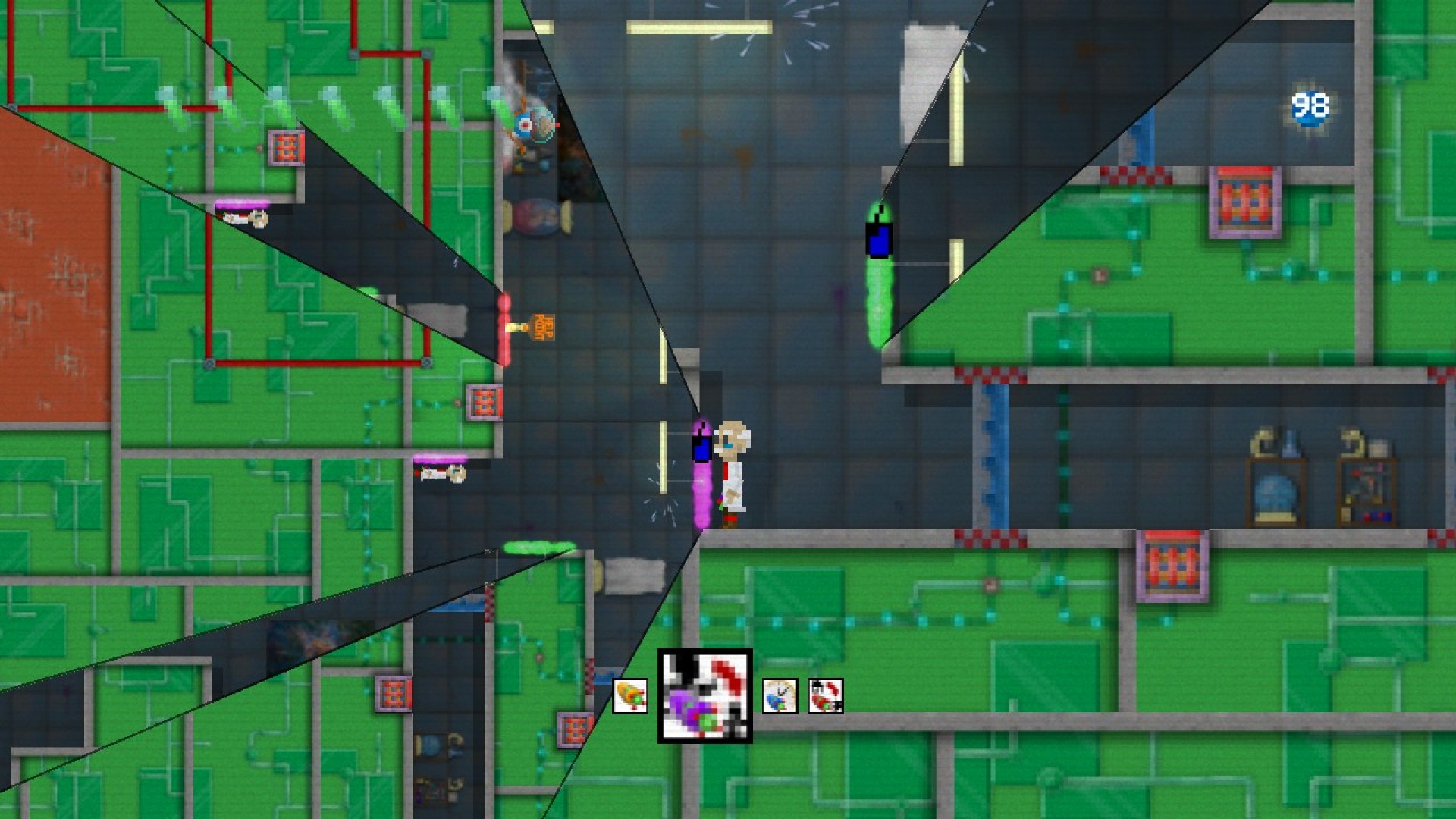
Task: Select the burger item in the hotbar
Action: pyautogui.click(x=632, y=696)
